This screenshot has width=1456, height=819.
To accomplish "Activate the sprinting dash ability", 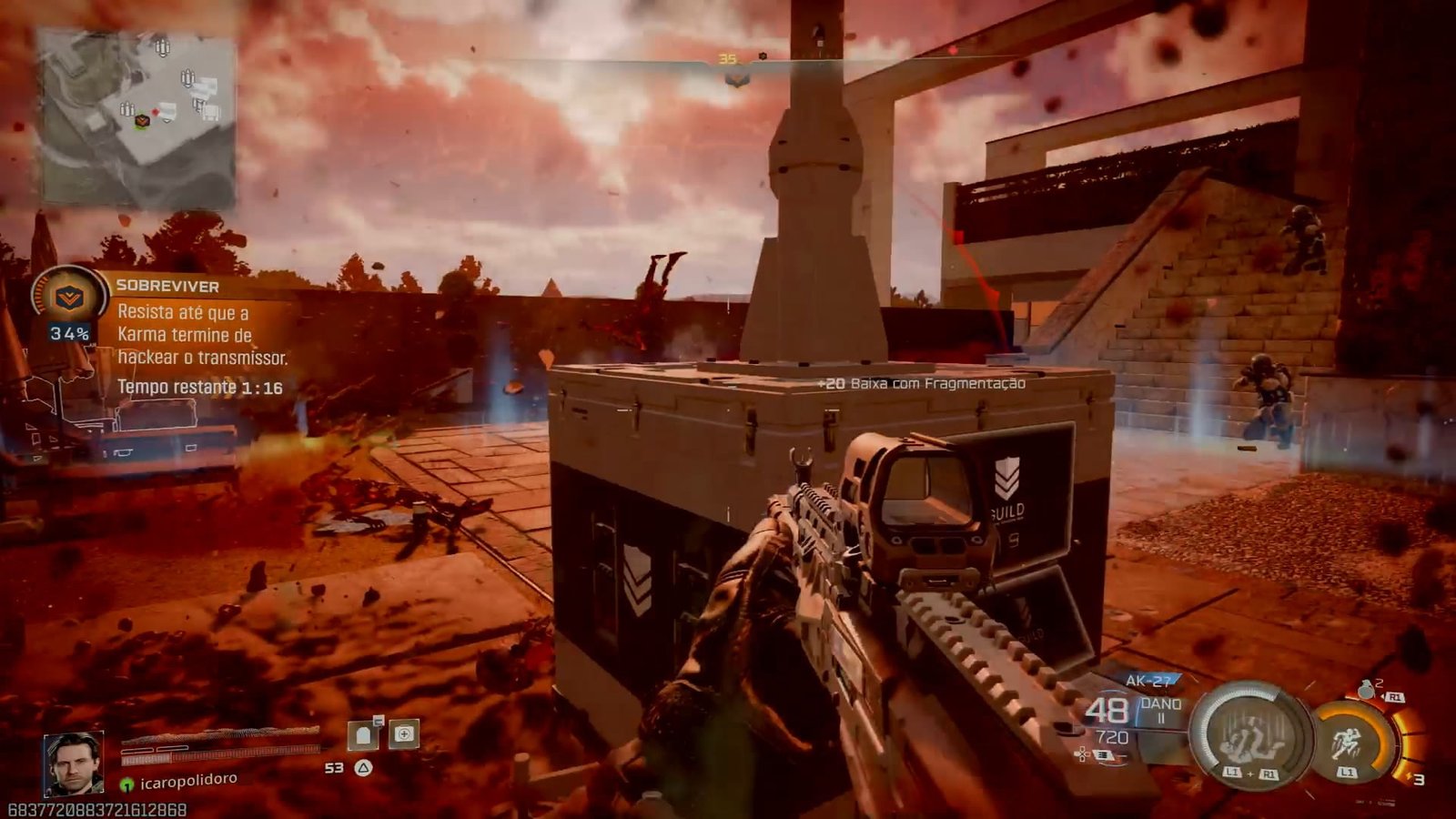I will pyautogui.click(x=1349, y=742).
